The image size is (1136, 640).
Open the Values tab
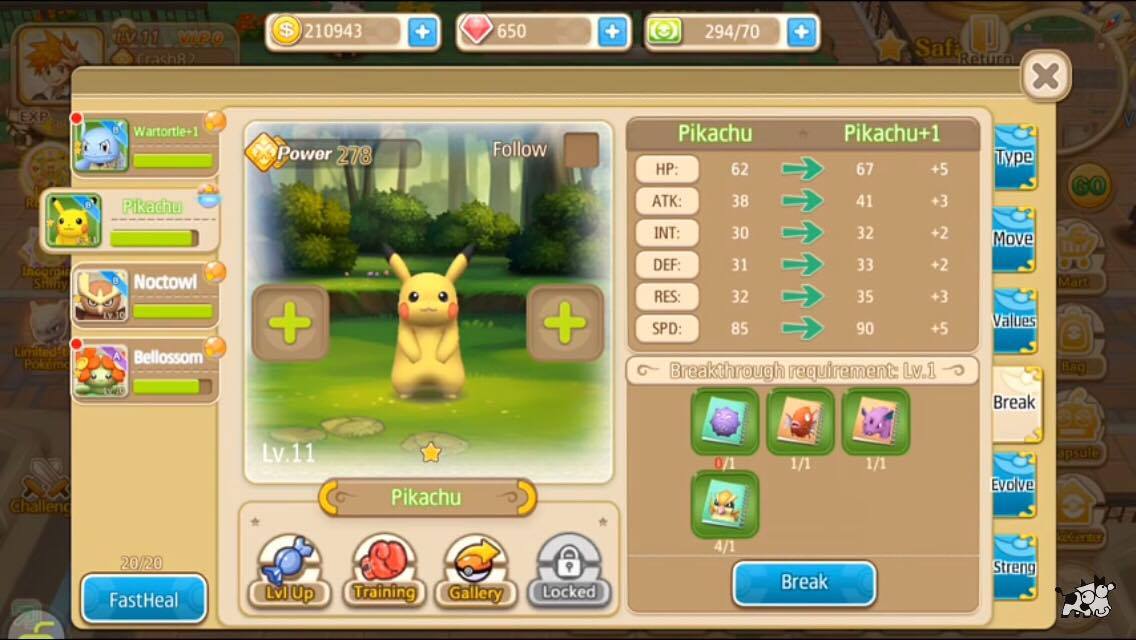1014,321
